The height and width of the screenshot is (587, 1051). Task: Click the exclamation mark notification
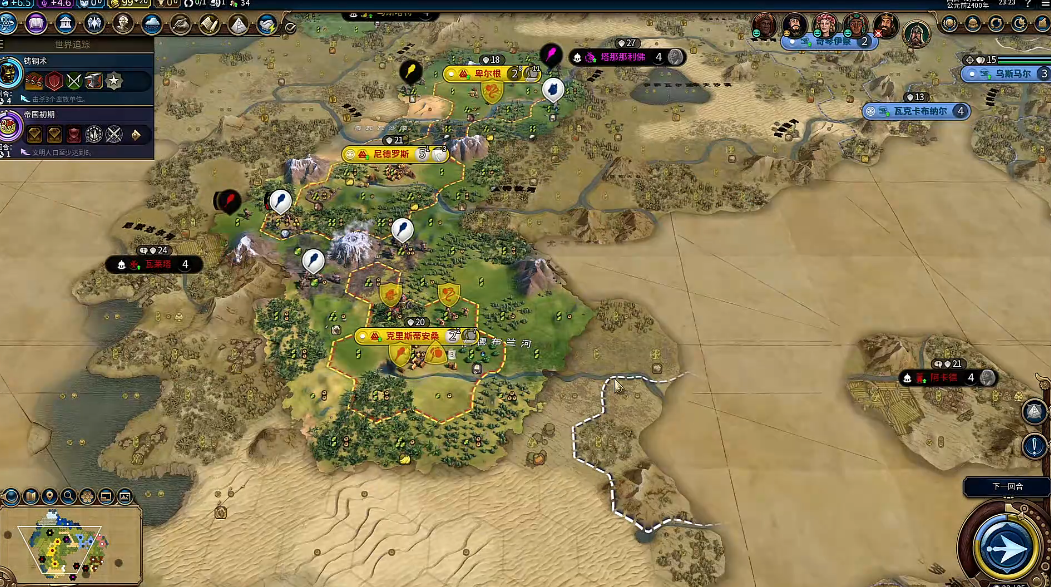[1034, 445]
